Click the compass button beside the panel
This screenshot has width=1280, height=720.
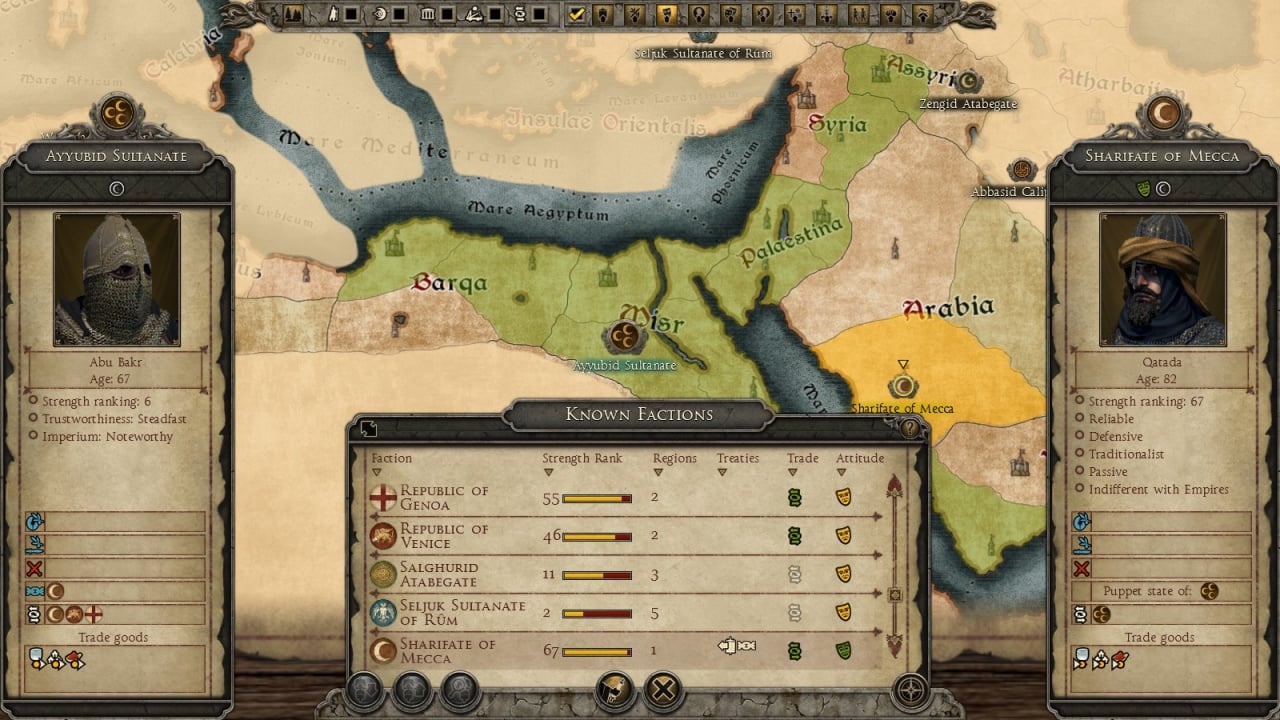pos(910,689)
